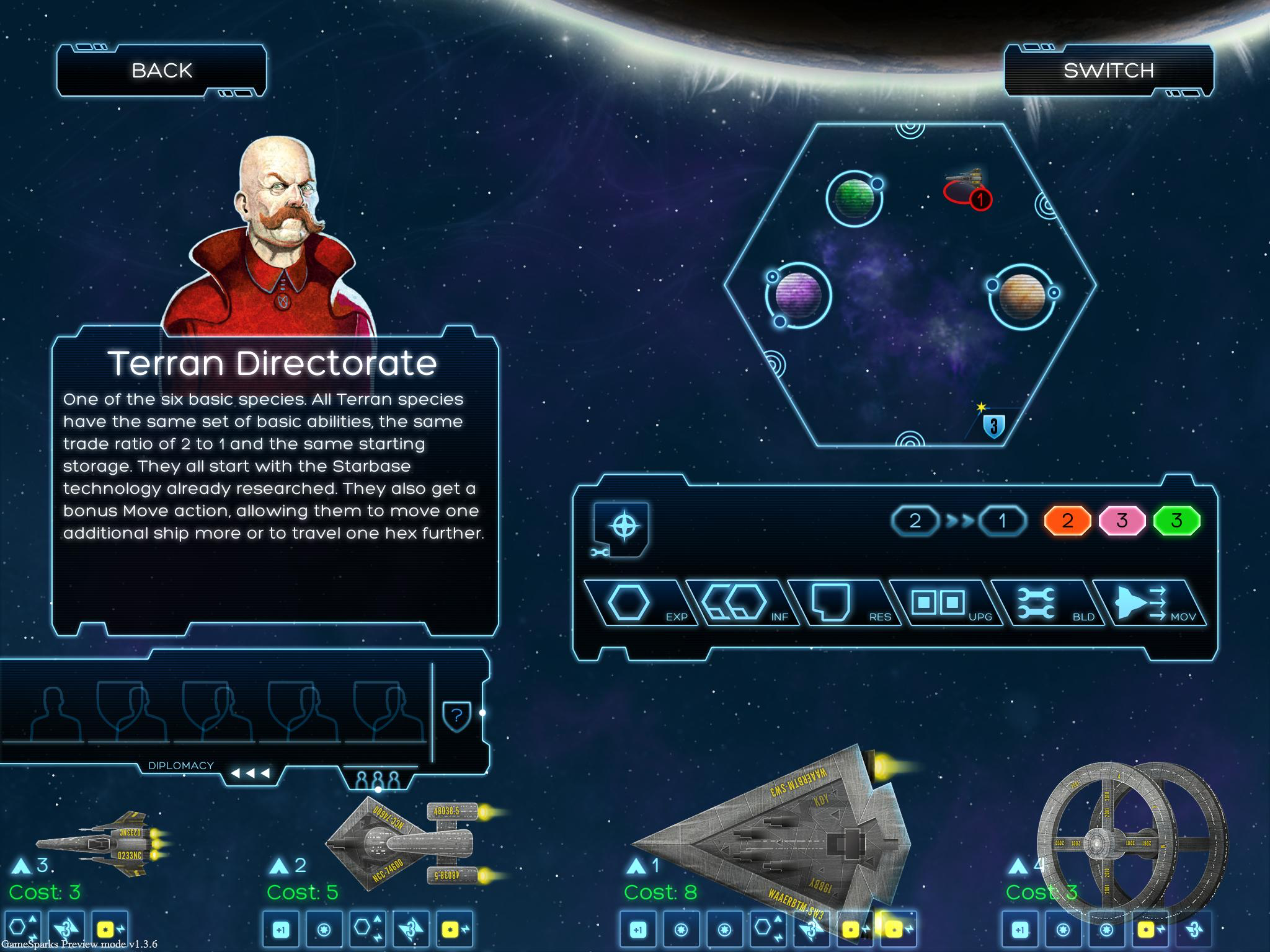1270x952 pixels.
Task: Select the green resource hexagon
Action: pos(1176,521)
